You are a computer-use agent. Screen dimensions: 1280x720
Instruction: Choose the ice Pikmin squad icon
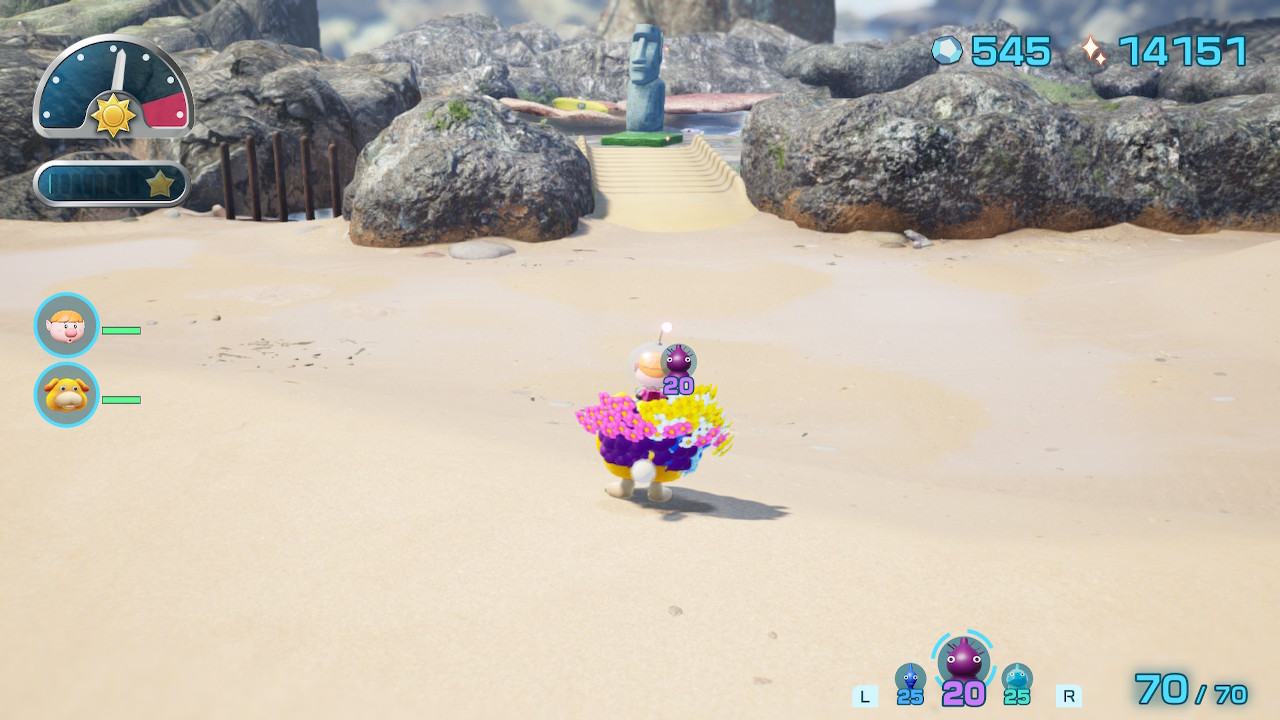1017,677
